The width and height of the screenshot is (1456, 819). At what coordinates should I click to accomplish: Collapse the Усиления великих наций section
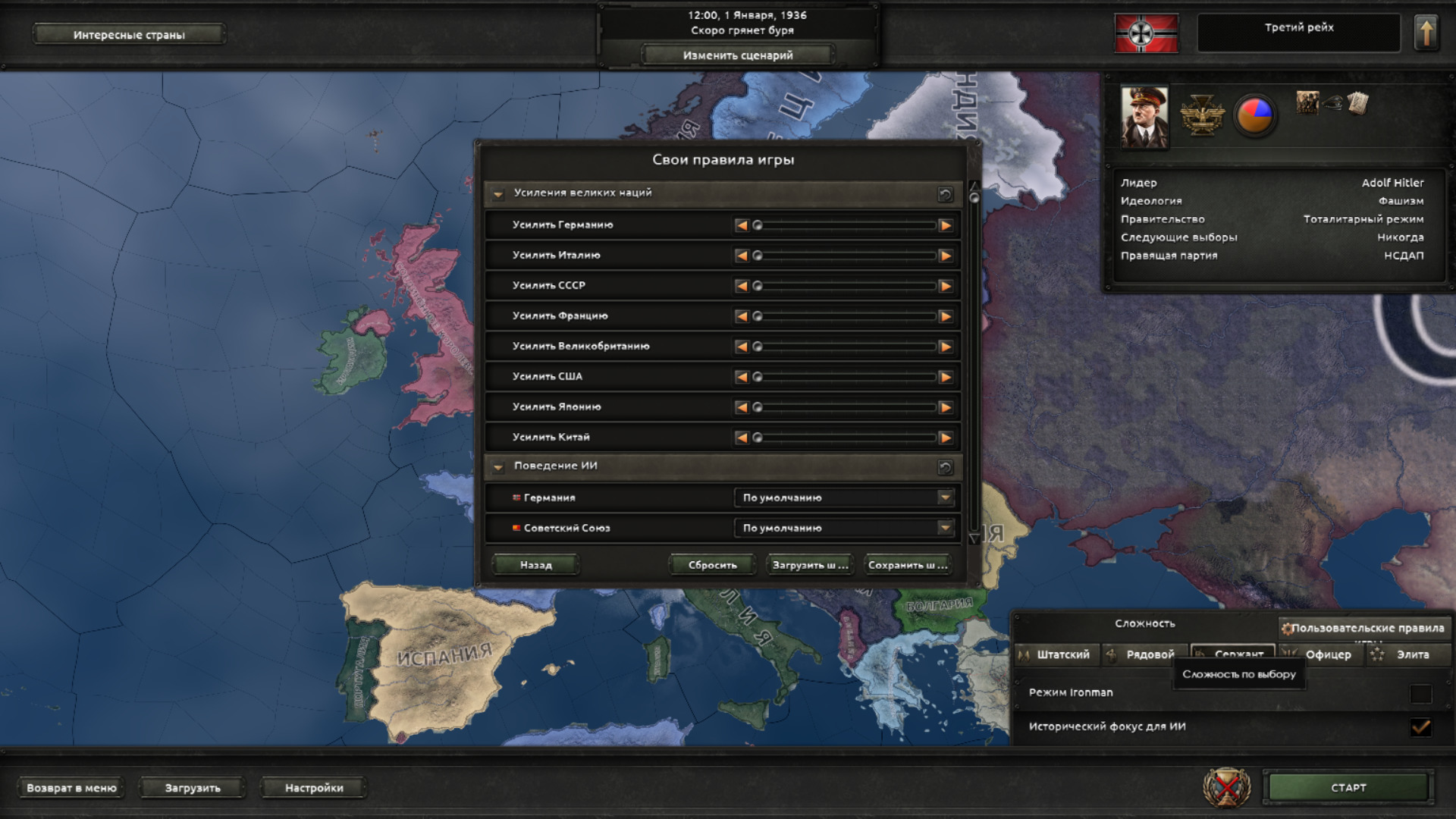(x=498, y=194)
